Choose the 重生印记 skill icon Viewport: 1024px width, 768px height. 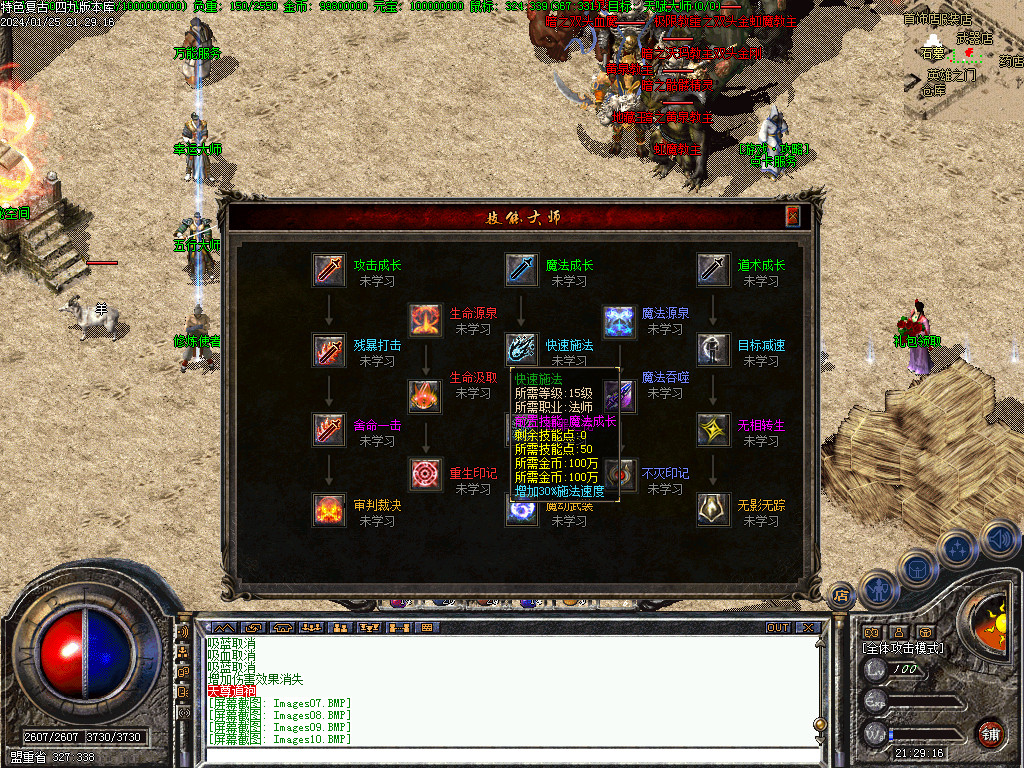425,473
